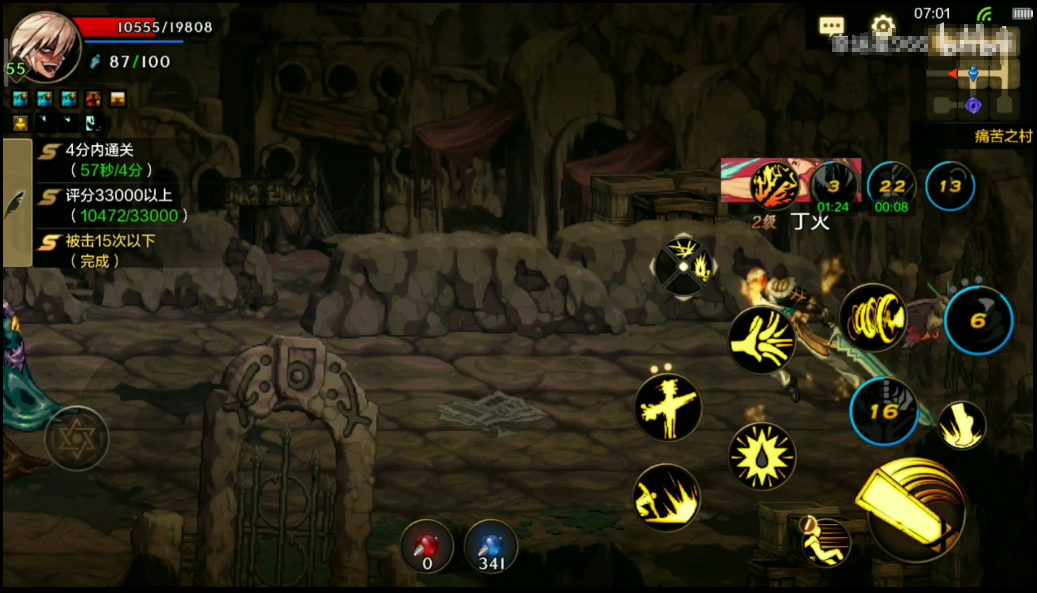Cast the radiant sunburst skill

762,456
